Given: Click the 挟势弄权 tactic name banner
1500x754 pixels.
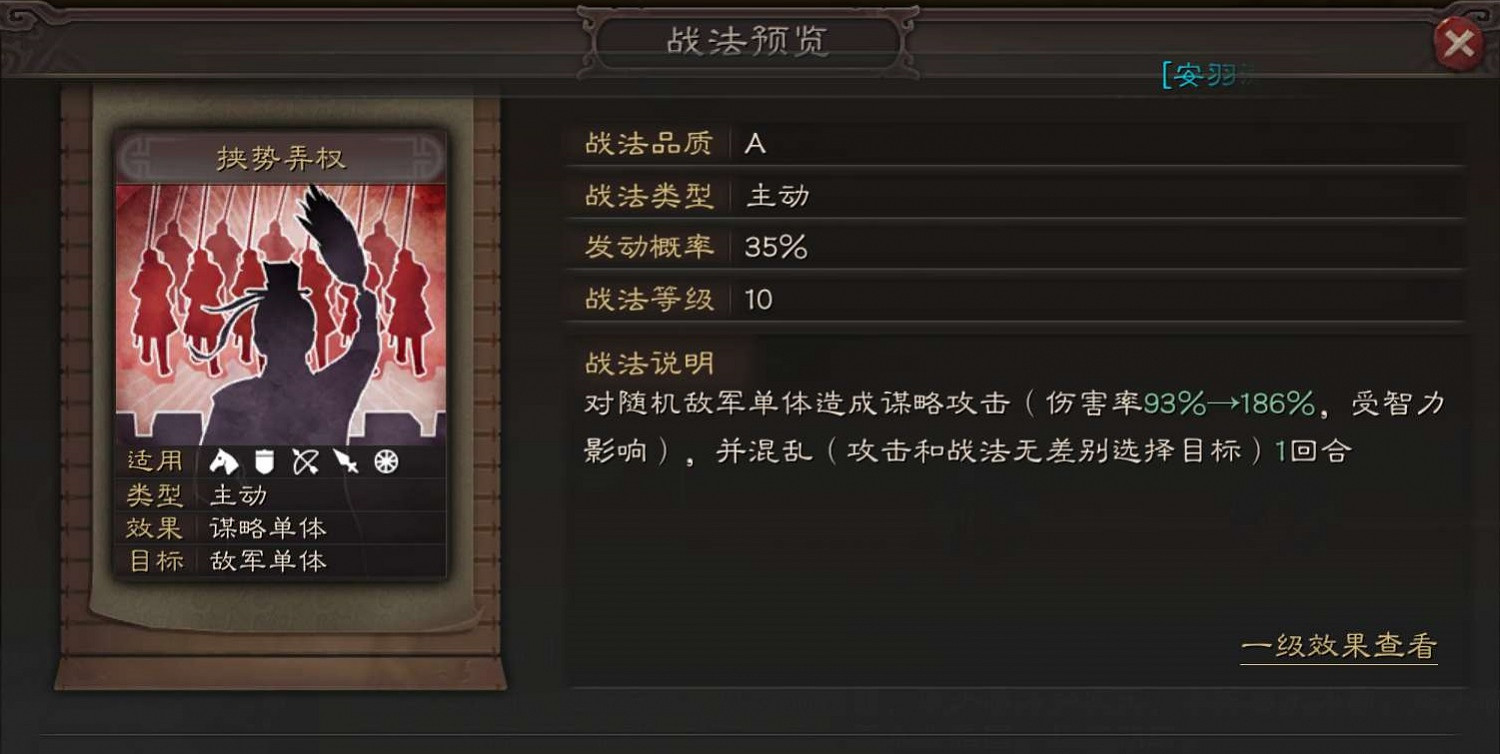Looking at the screenshot, I should tap(278, 157).
